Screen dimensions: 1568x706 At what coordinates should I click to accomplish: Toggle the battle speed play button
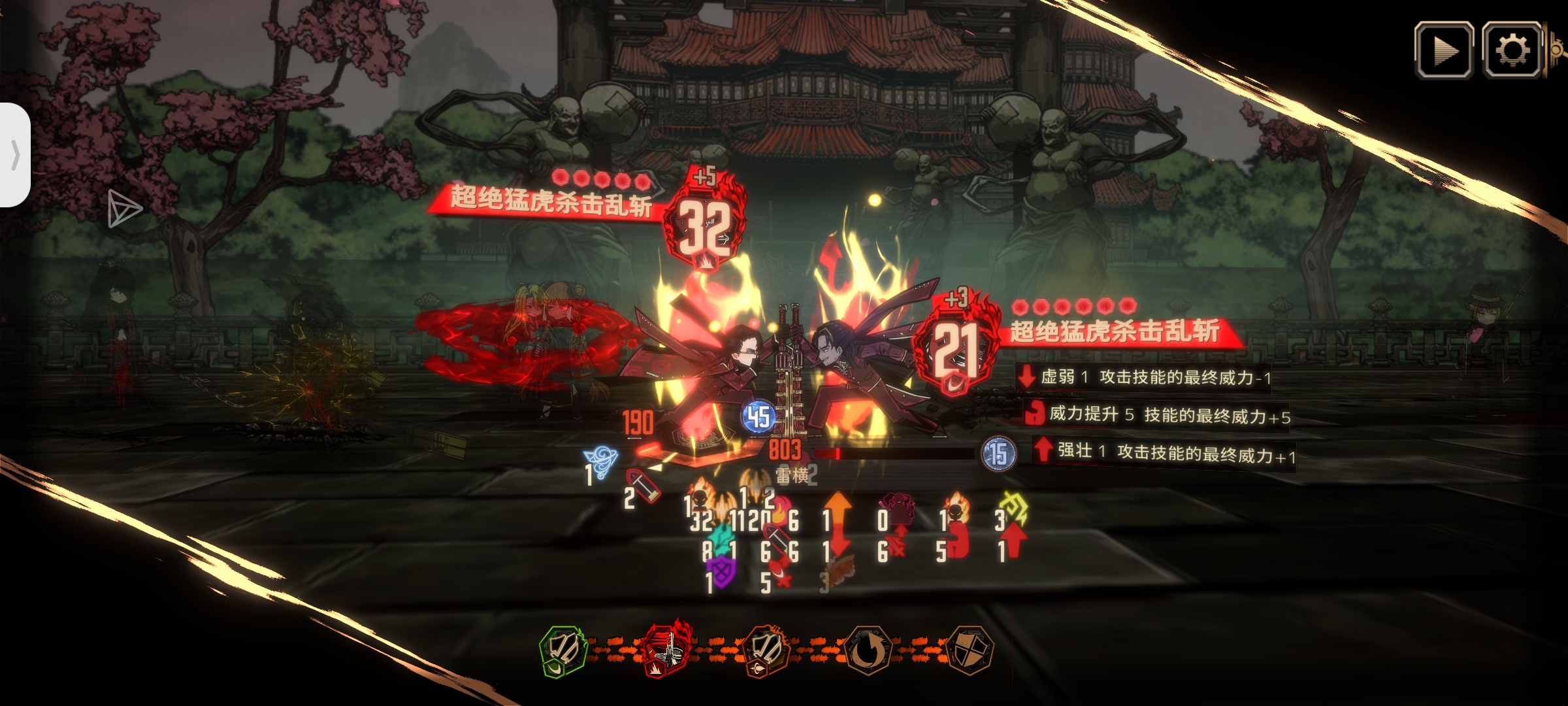(1444, 50)
